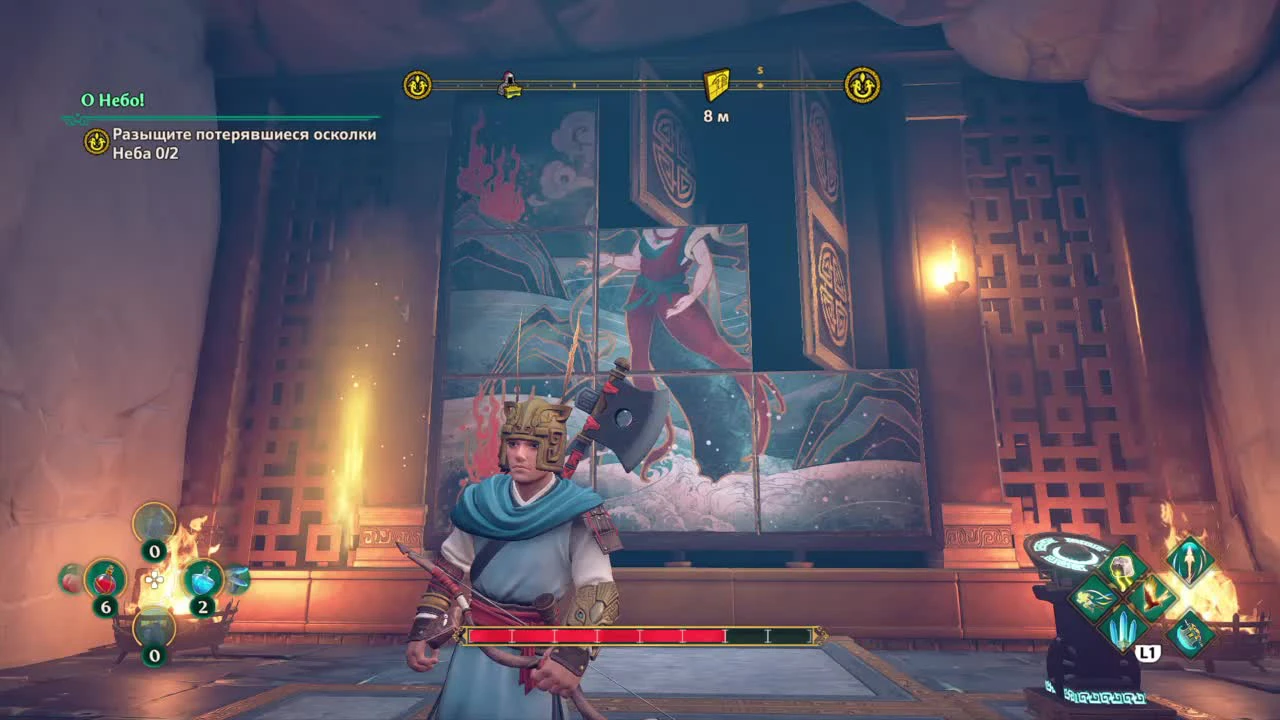Select the stone hammer ability icon
The image size is (1280, 720).
click(1122, 568)
